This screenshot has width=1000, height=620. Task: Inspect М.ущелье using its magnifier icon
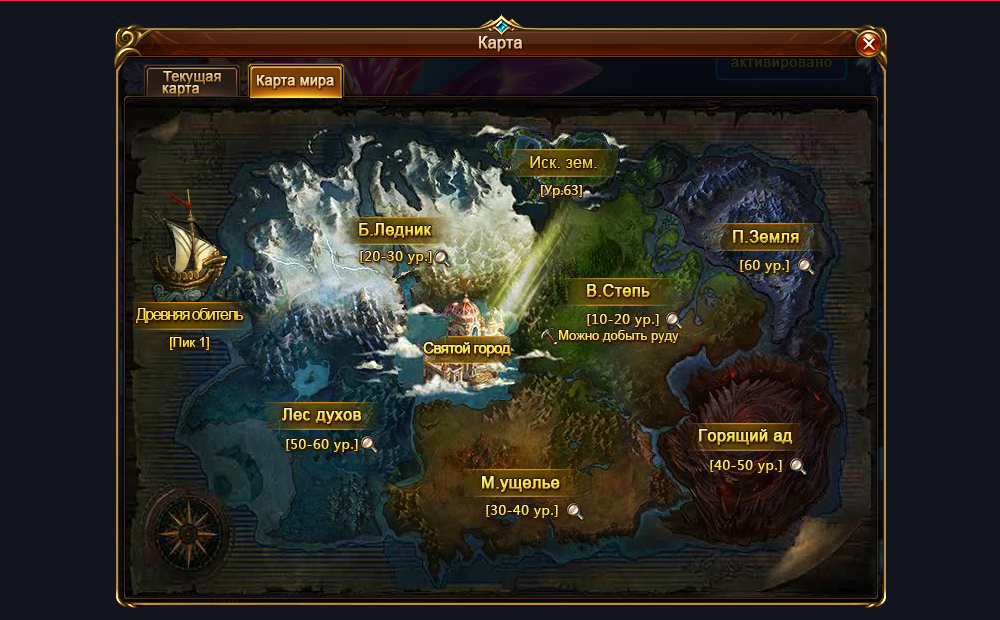pos(574,511)
